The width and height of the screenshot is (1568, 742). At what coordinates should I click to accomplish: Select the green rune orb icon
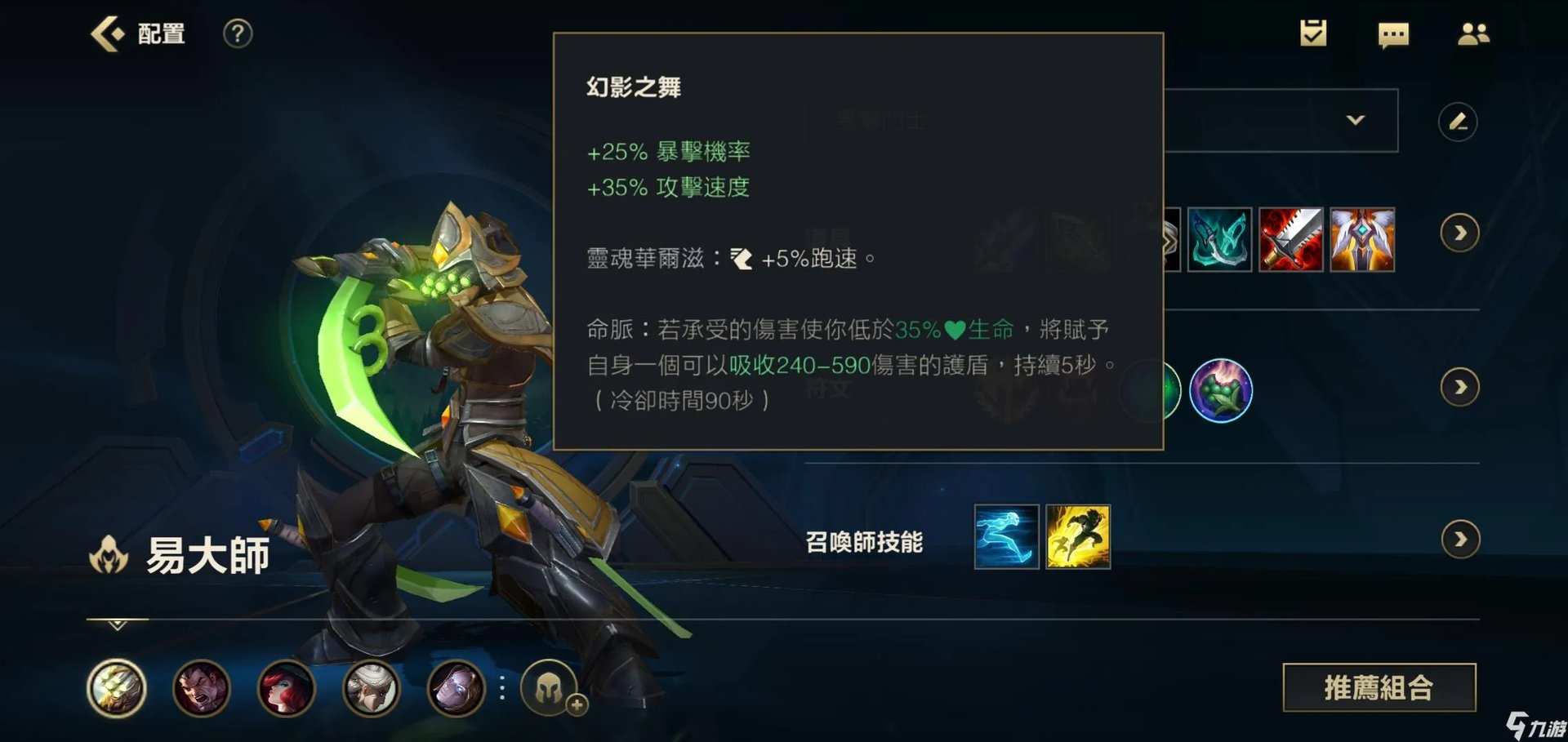click(1223, 390)
